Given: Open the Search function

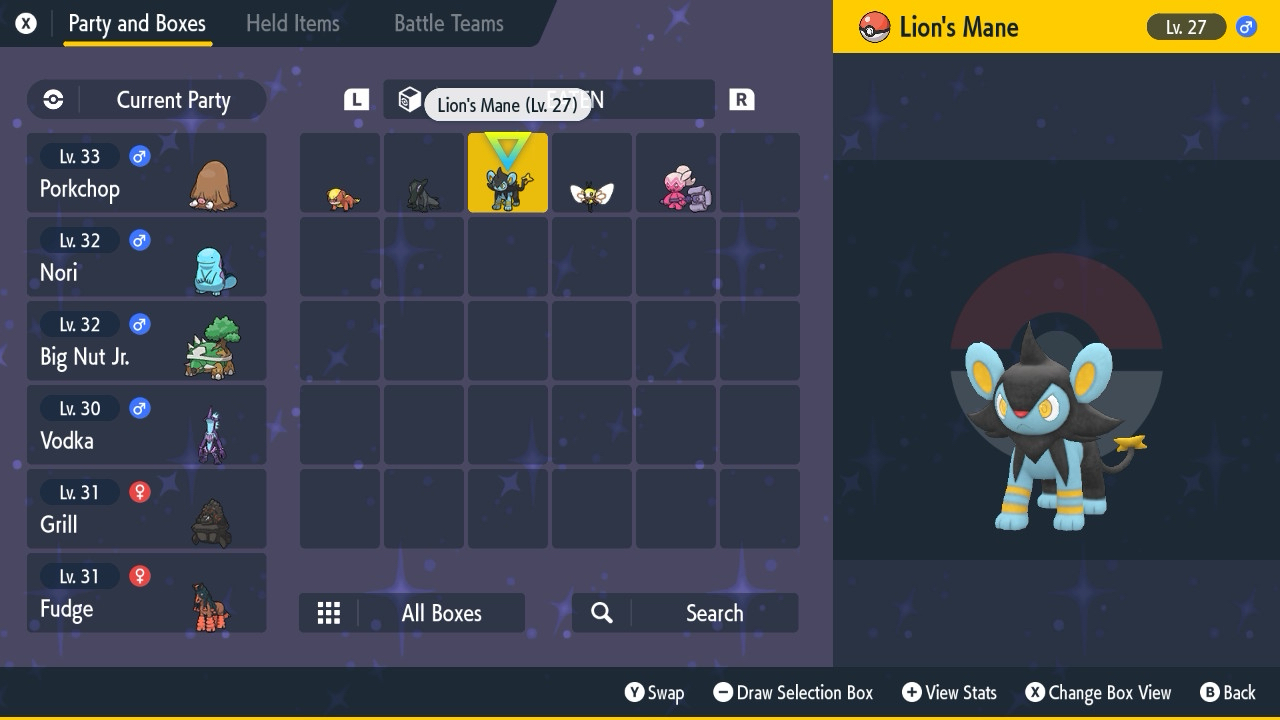Looking at the screenshot, I should point(685,613).
